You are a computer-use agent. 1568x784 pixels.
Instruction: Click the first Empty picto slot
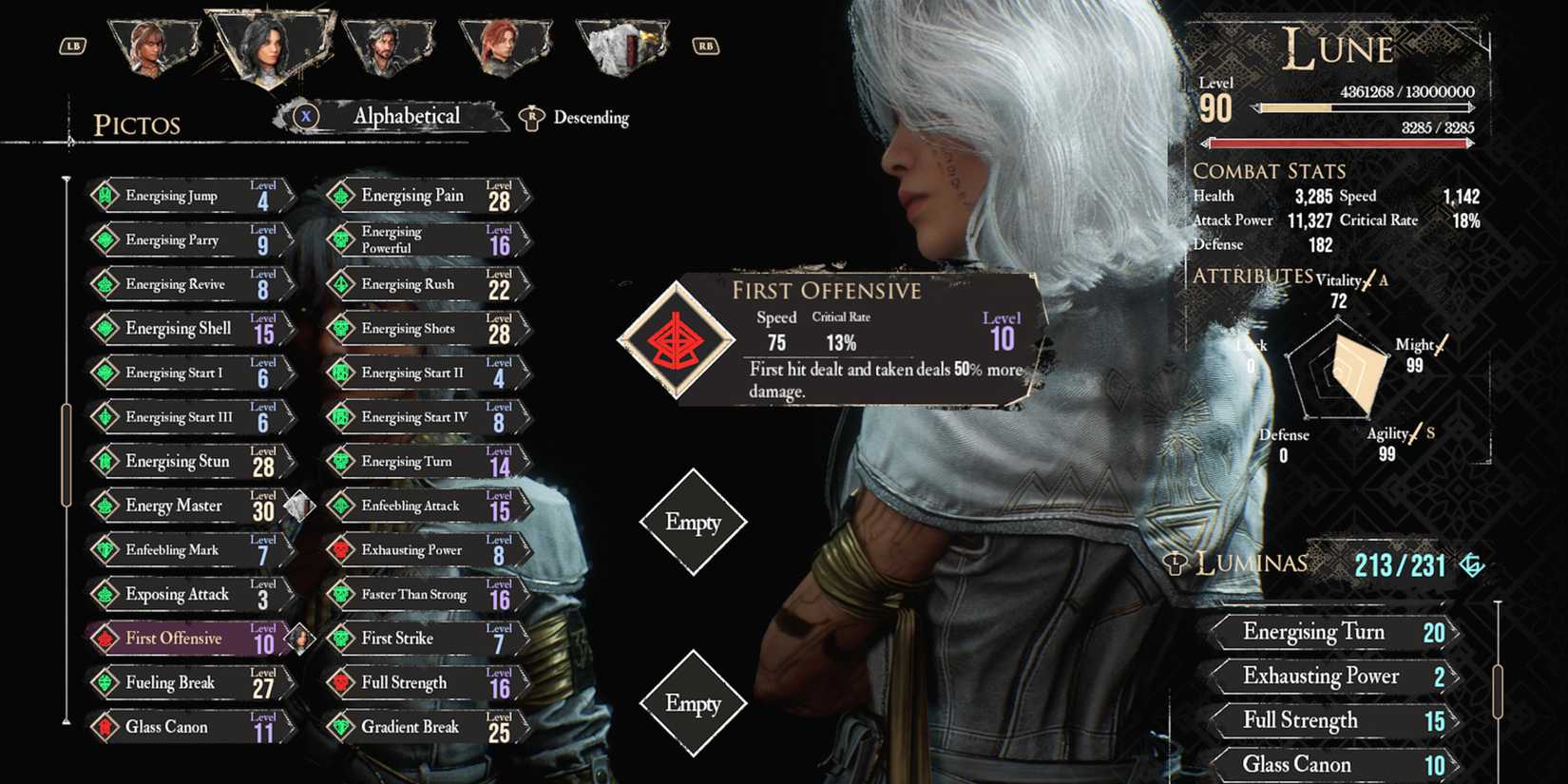coord(695,522)
